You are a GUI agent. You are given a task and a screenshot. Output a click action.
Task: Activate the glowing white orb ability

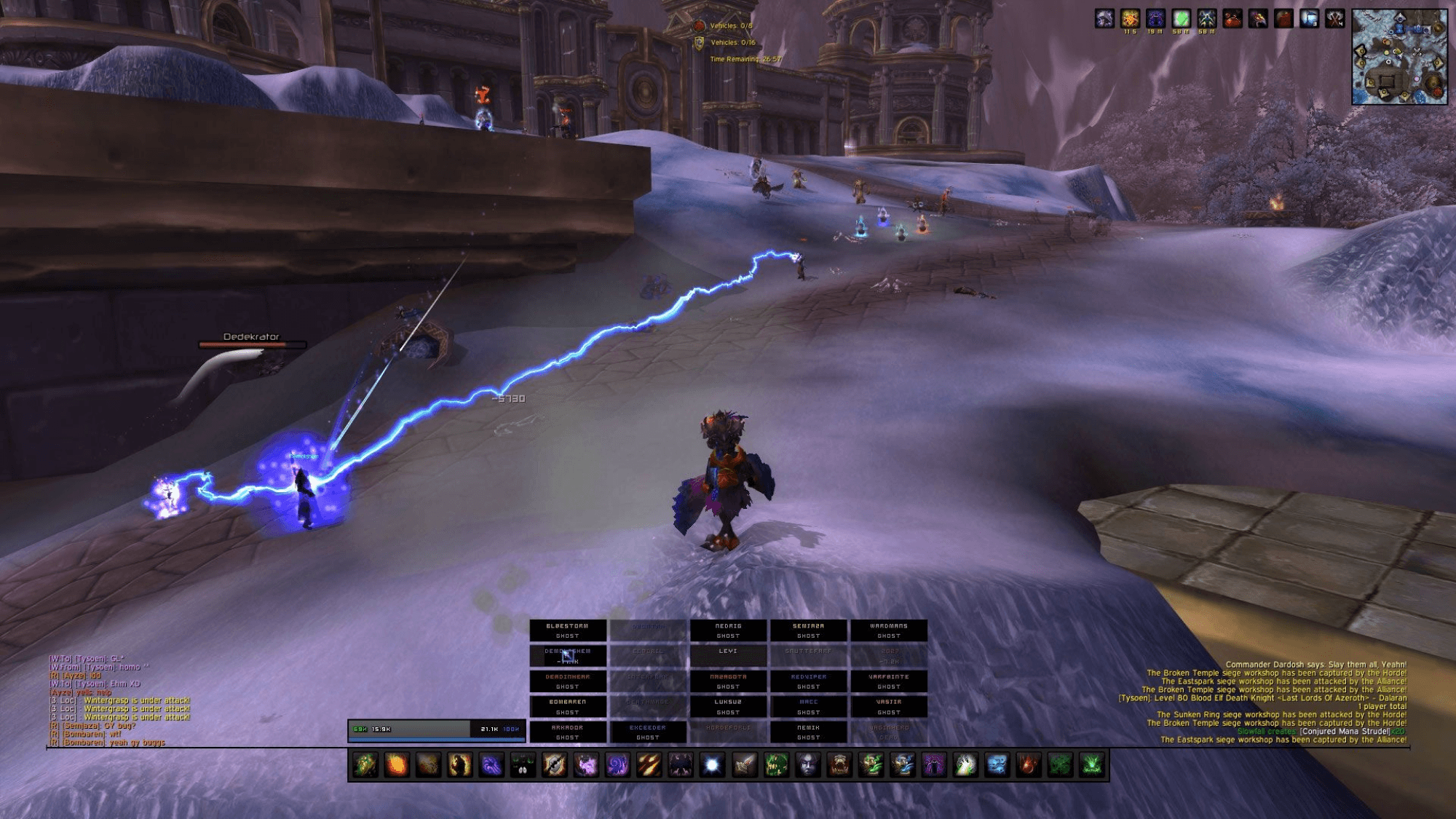[x=713, y=765]
